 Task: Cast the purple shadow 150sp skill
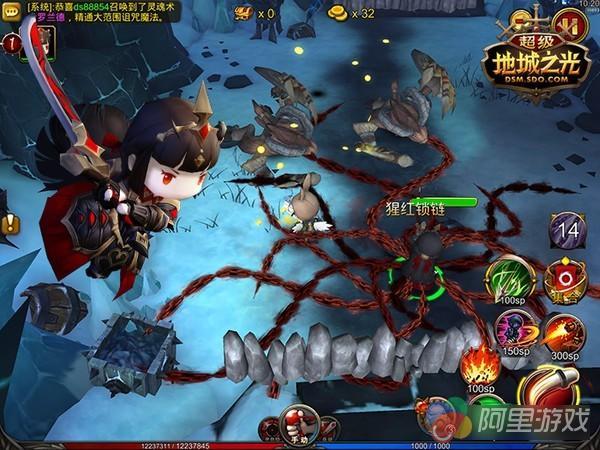coord(517,331)
